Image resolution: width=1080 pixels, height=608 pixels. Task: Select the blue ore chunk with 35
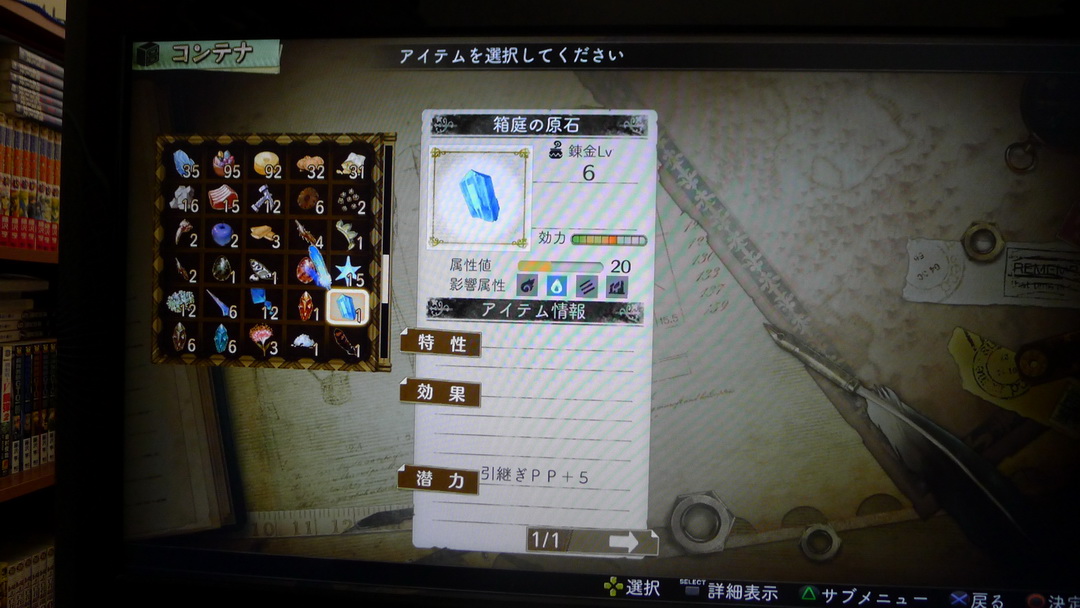(x=183, y=163)
